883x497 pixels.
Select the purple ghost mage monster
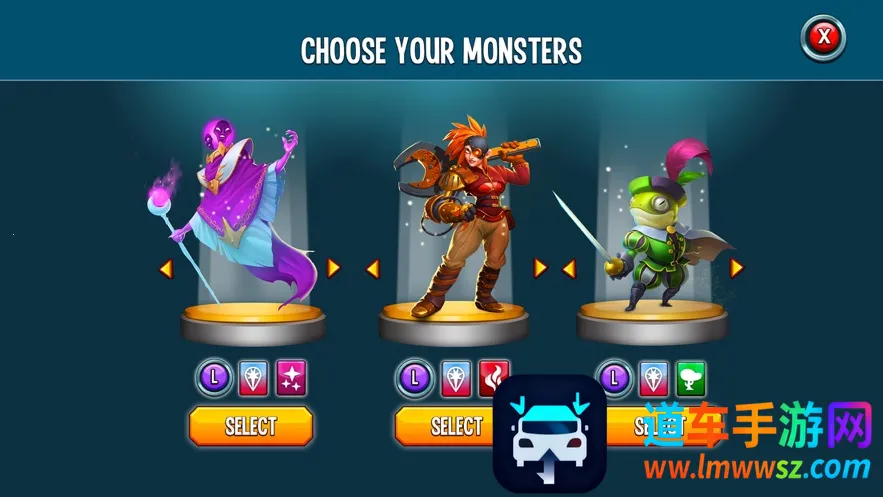pos(251,426)
